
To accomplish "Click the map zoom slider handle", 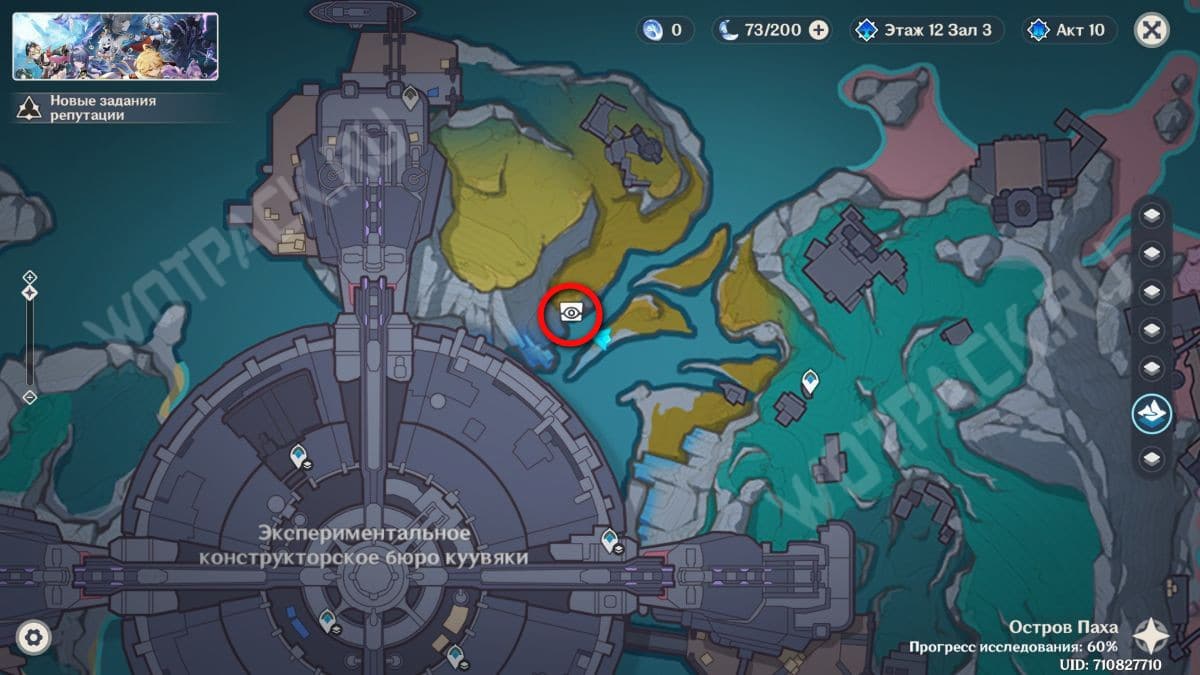I will [x=30, y=292].
